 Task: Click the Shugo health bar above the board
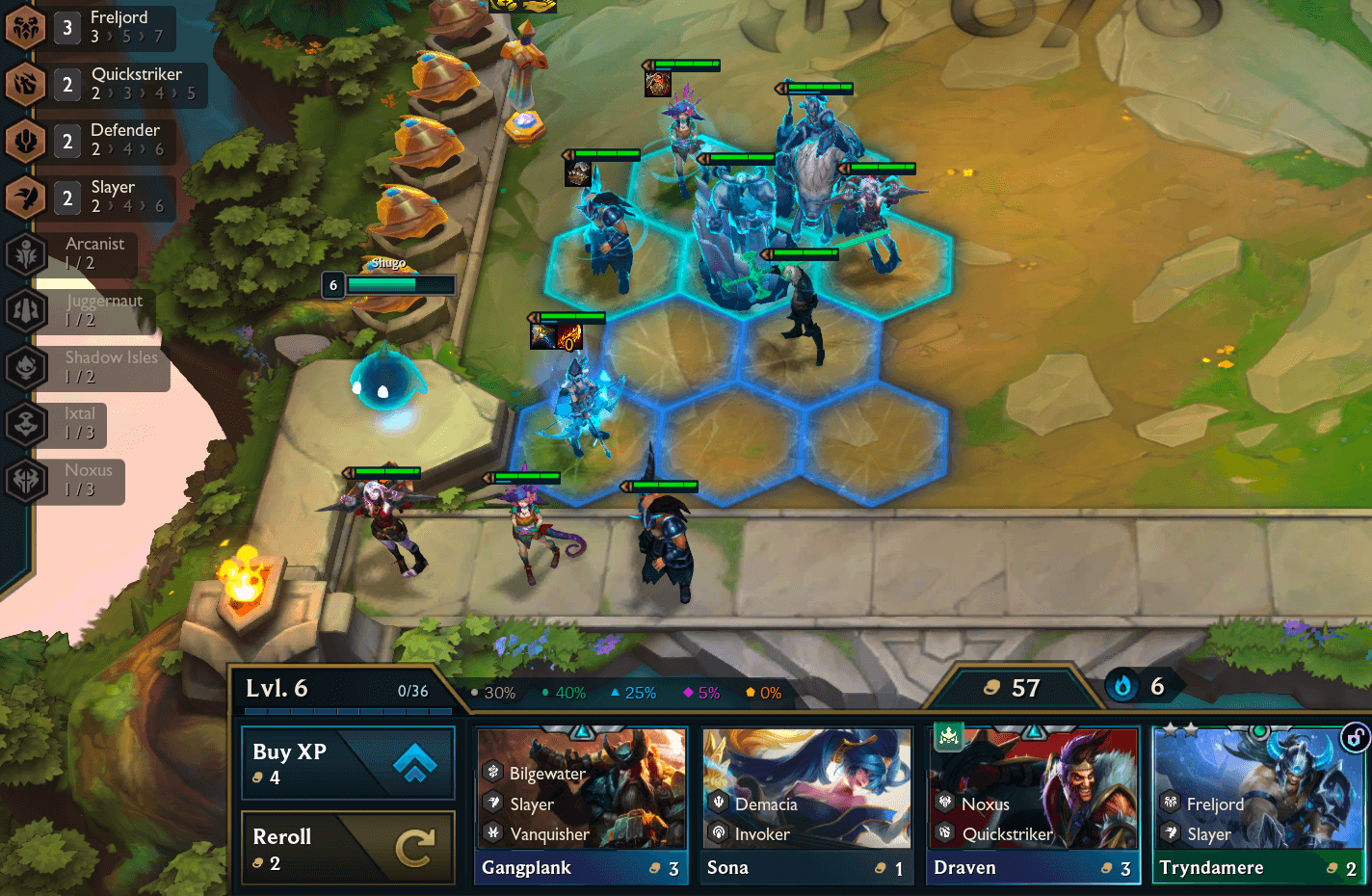399,284
